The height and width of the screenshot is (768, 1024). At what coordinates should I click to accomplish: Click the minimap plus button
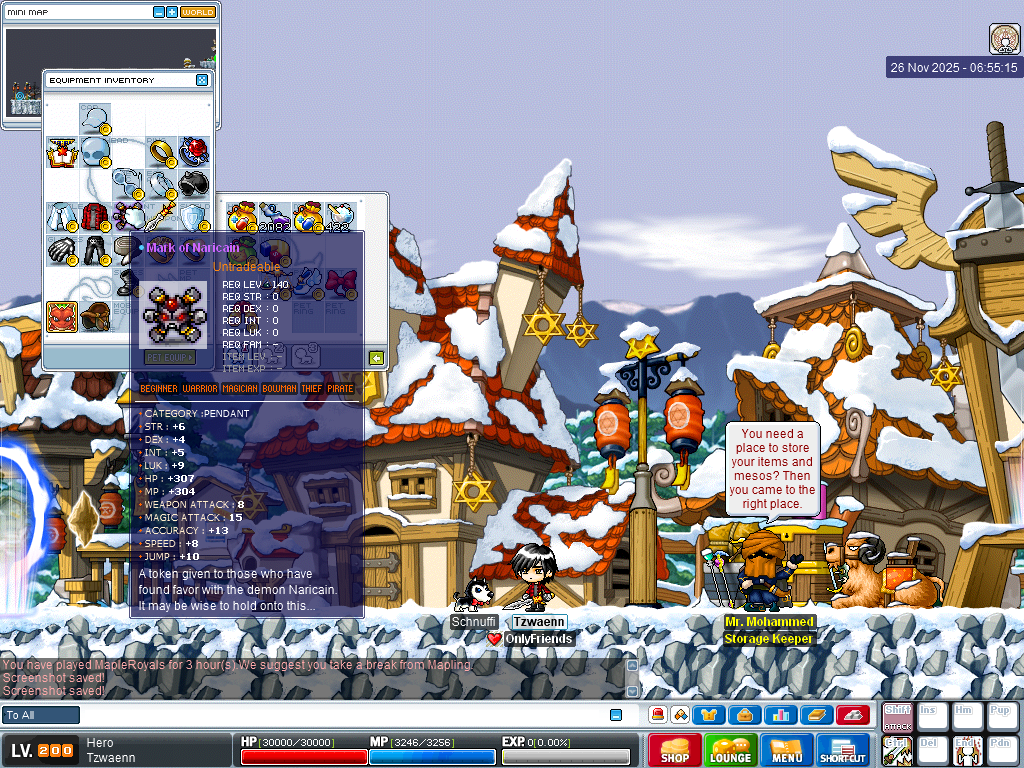click(x=172, y=12)
